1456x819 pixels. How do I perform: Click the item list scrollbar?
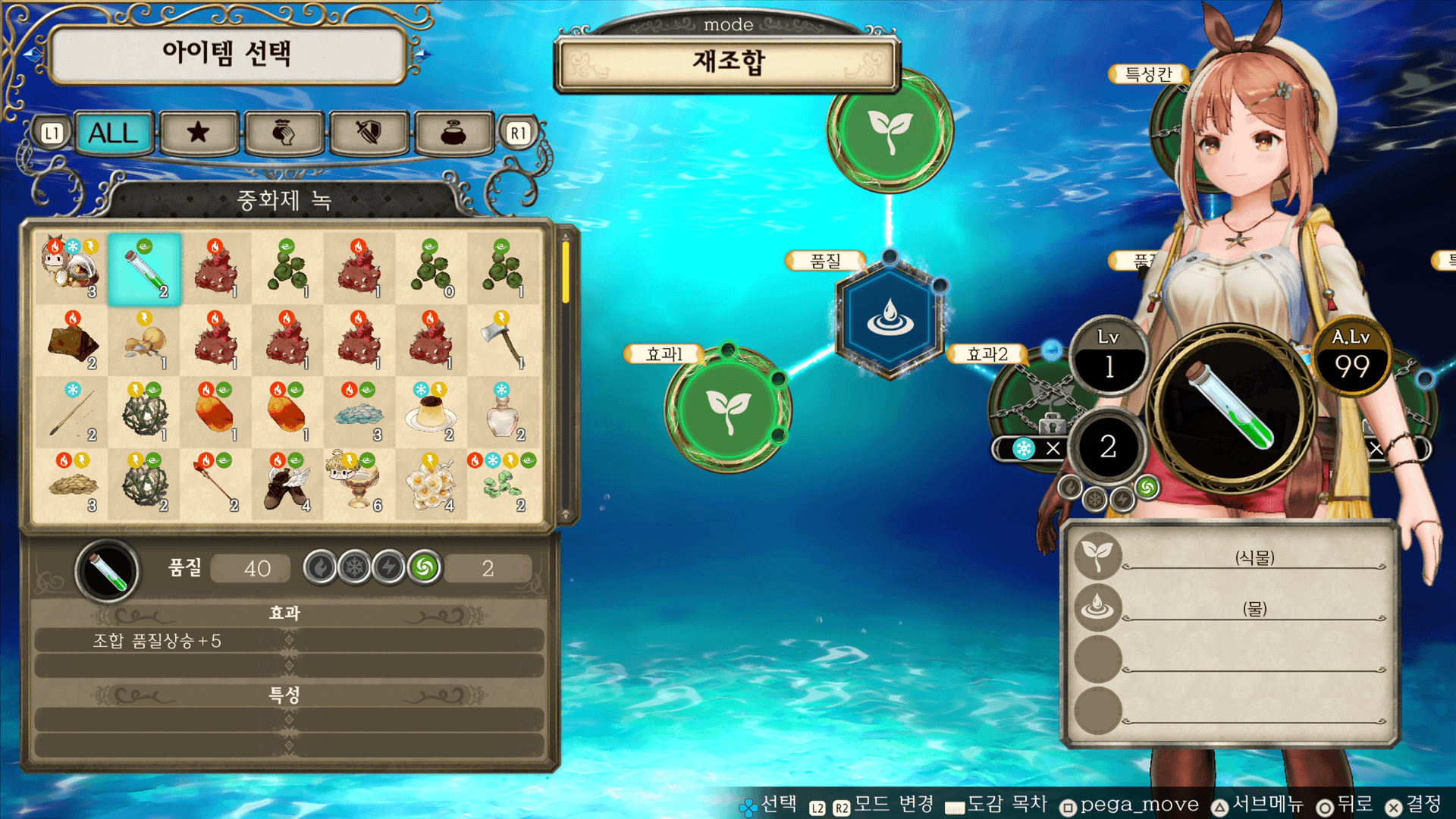pyautogui.click(x=565, y=273)
